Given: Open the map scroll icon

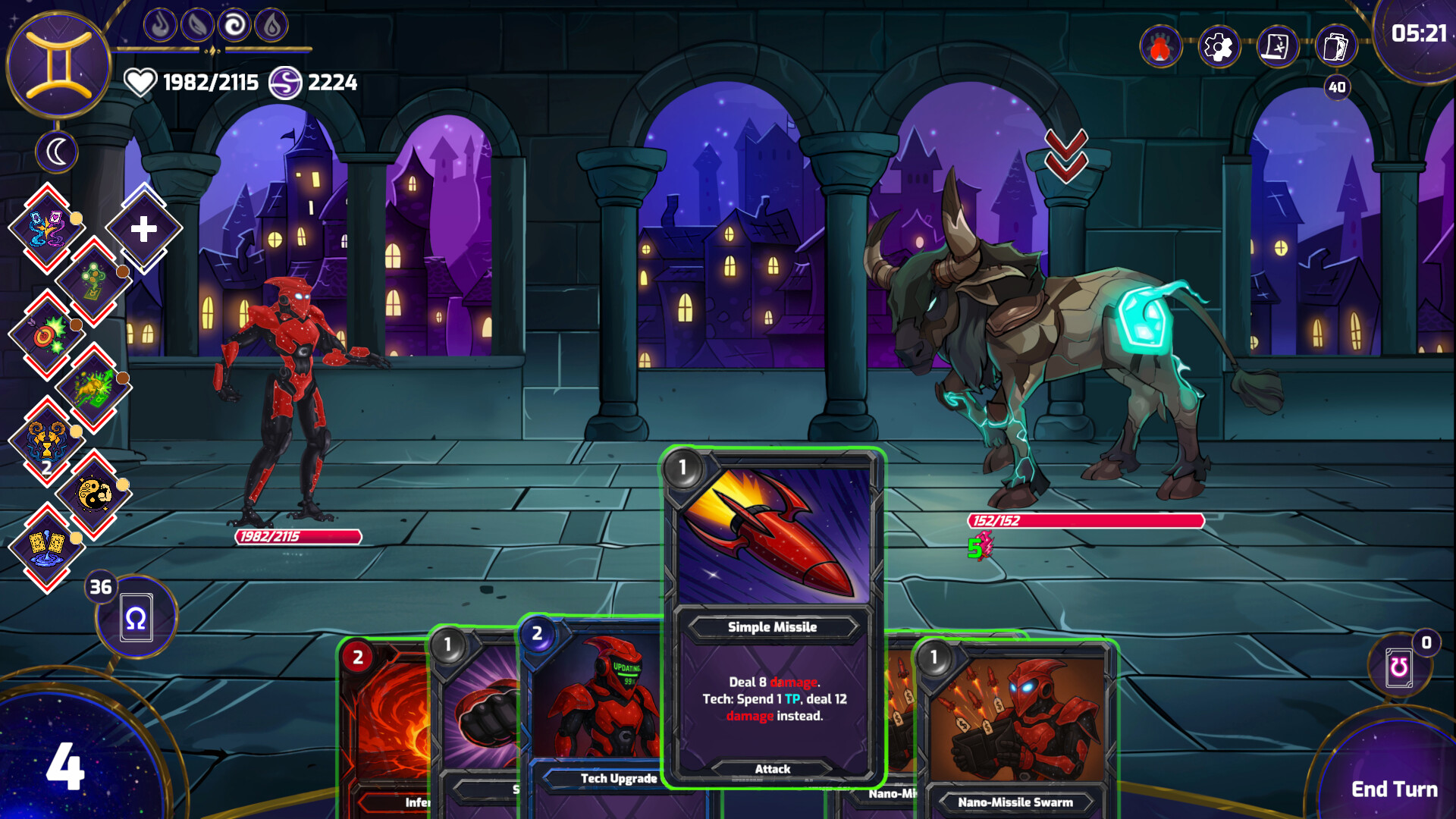Looking at the screenshot, I should 1277,48.
